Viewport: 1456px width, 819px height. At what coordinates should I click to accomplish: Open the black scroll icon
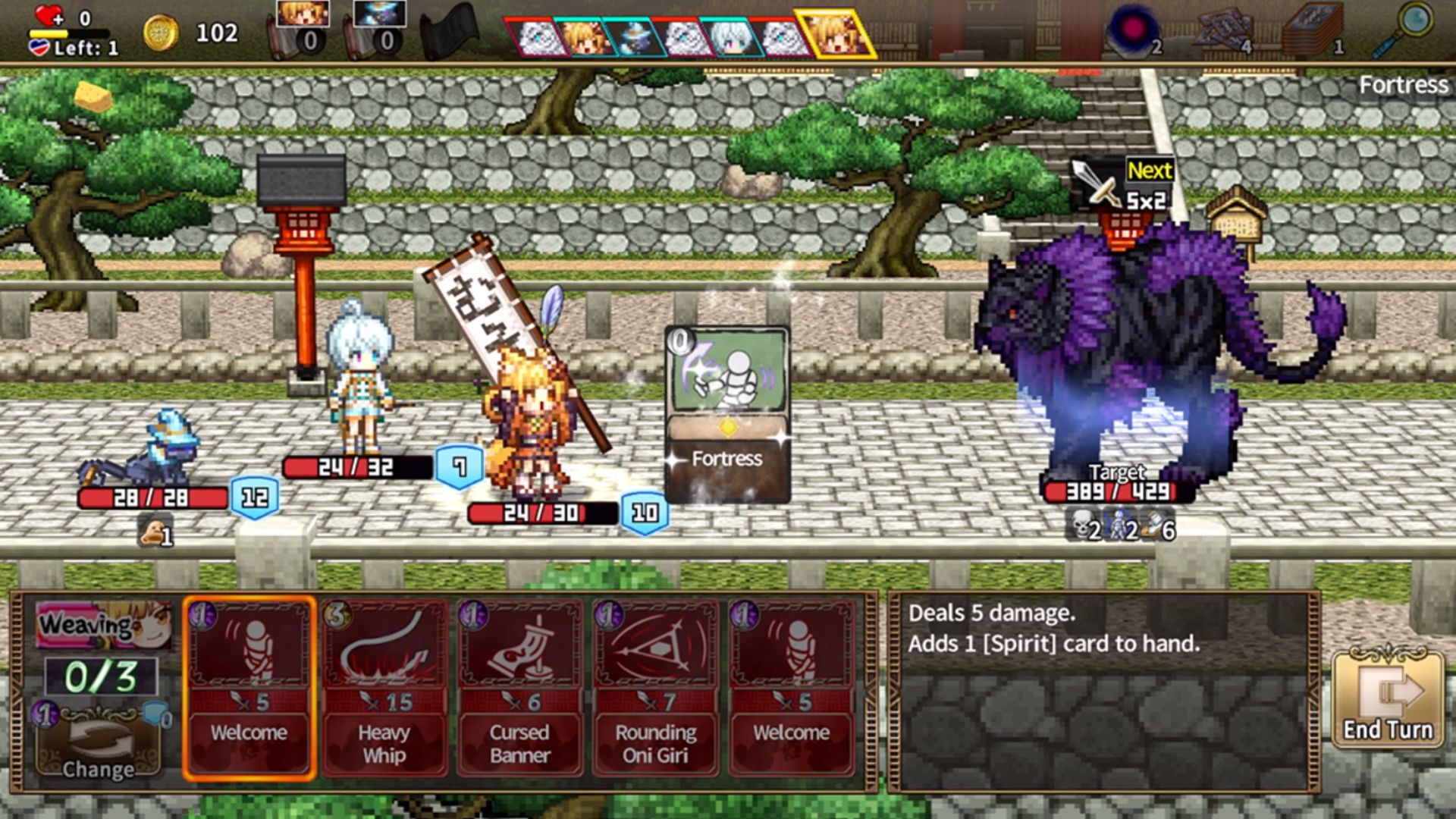451,32
